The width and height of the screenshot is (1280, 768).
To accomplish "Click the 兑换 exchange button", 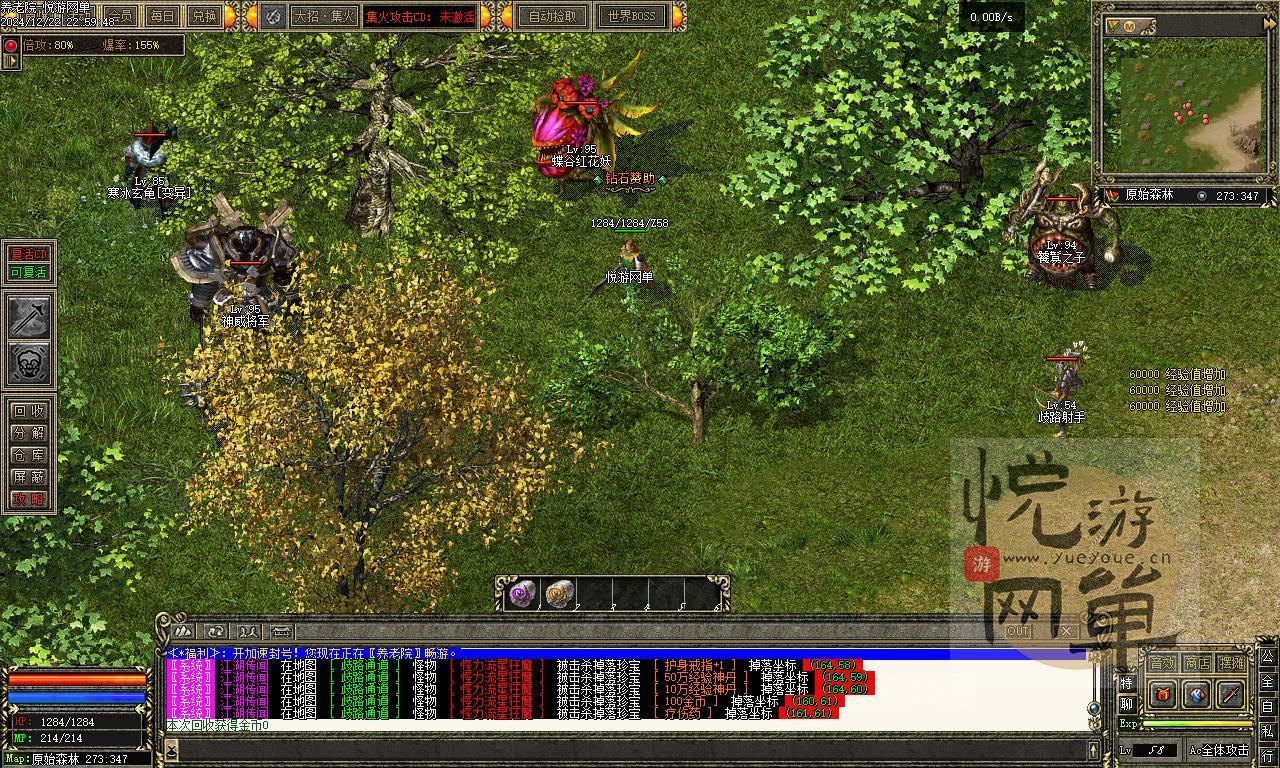I will pos(204,16).
